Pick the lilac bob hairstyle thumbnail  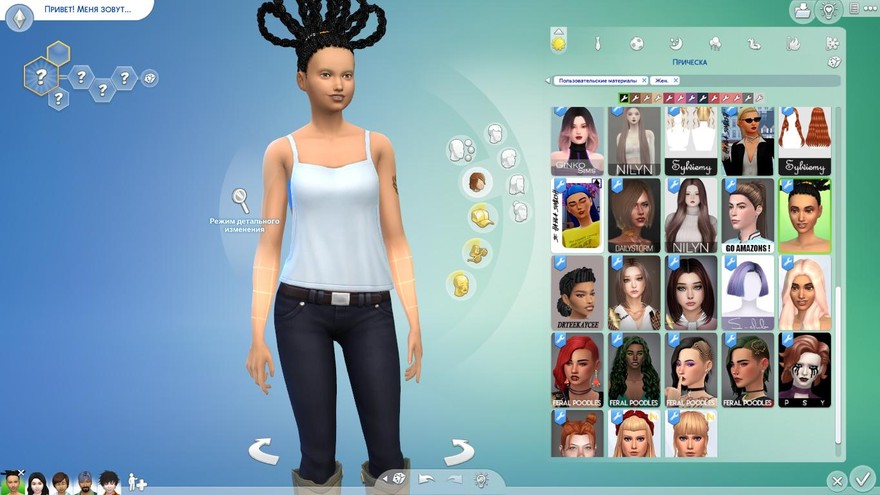(748, 292)
